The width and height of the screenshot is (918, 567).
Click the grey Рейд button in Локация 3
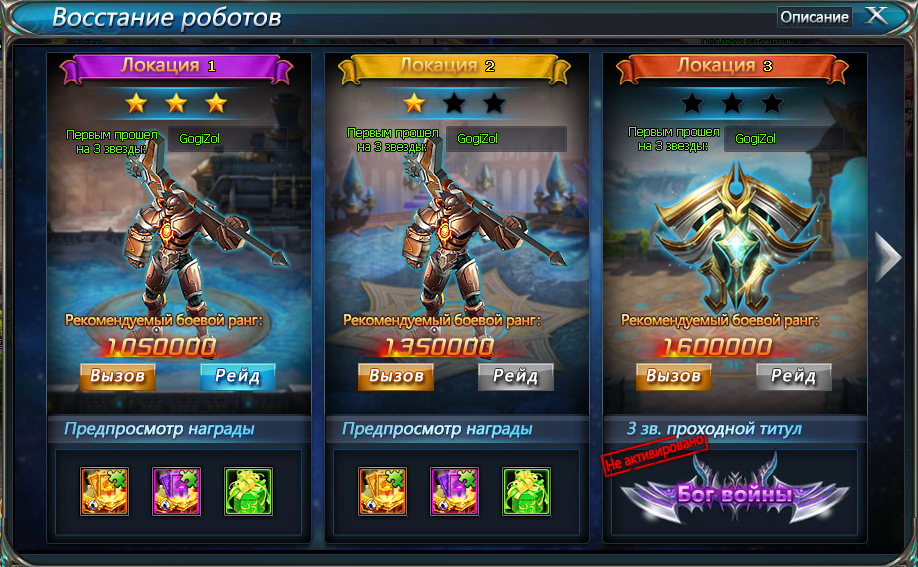coord(793,376)
